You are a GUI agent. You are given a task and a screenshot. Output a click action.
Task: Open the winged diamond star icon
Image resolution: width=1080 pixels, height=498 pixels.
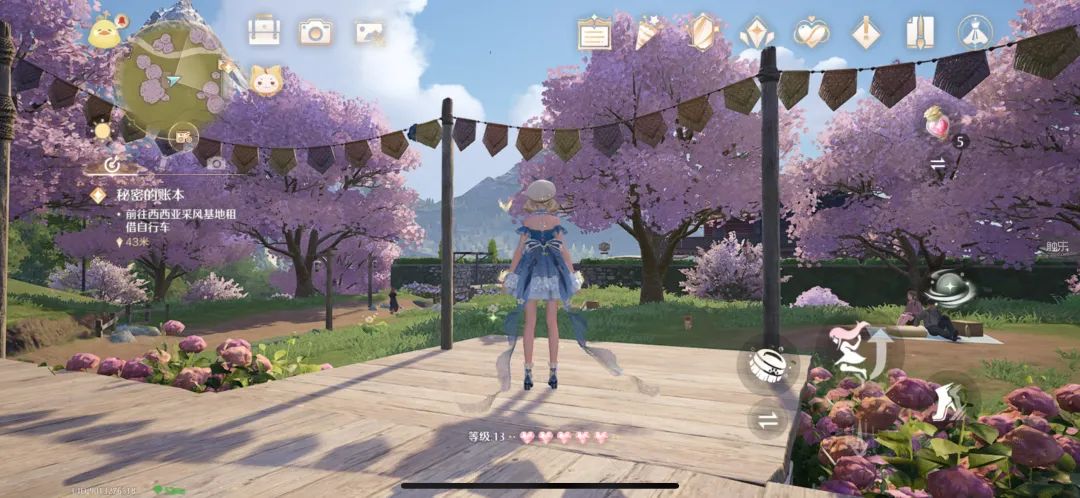click(757, 34)
